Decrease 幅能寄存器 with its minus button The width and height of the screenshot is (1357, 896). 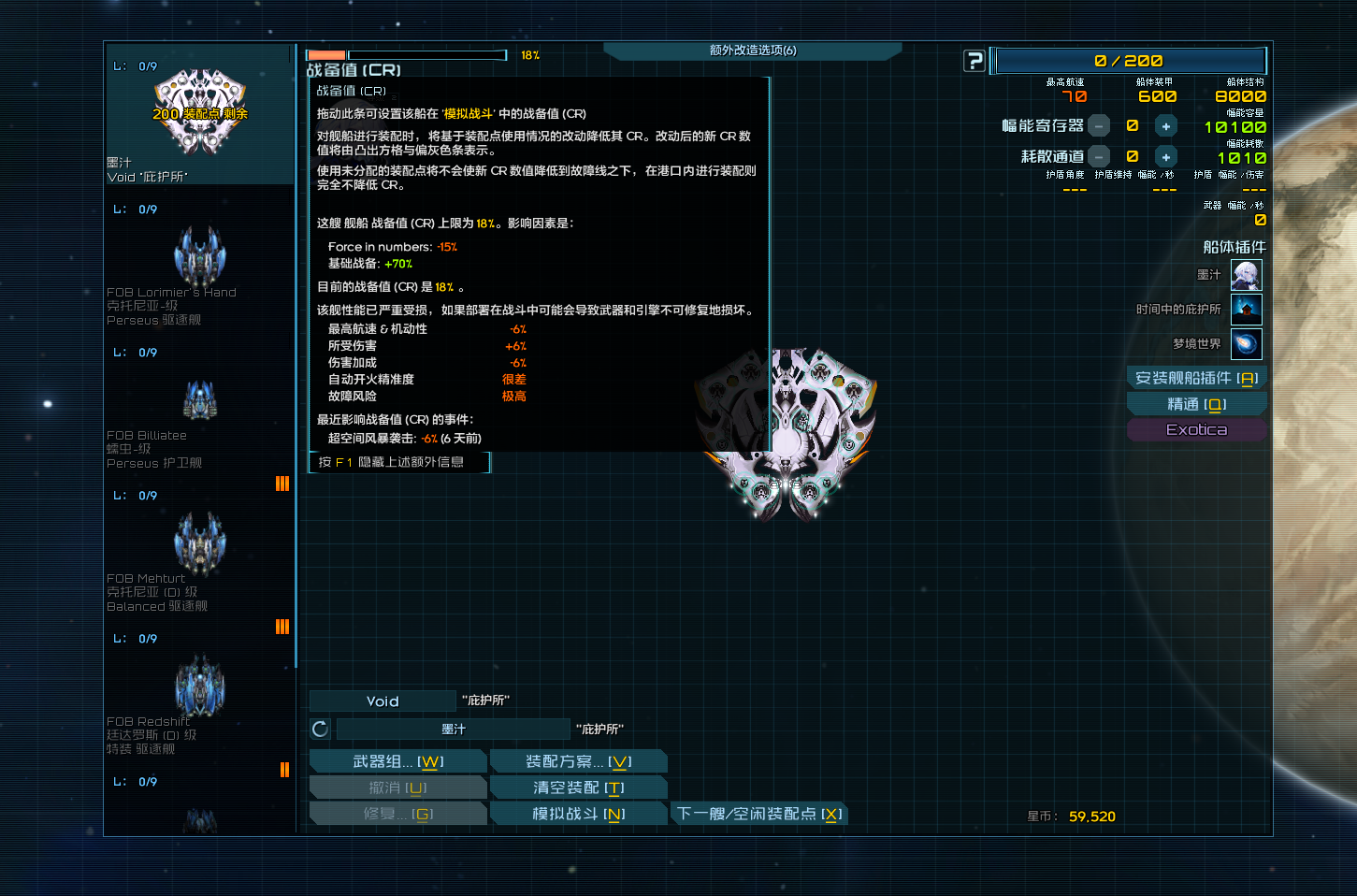click(x=1100, y=124)
